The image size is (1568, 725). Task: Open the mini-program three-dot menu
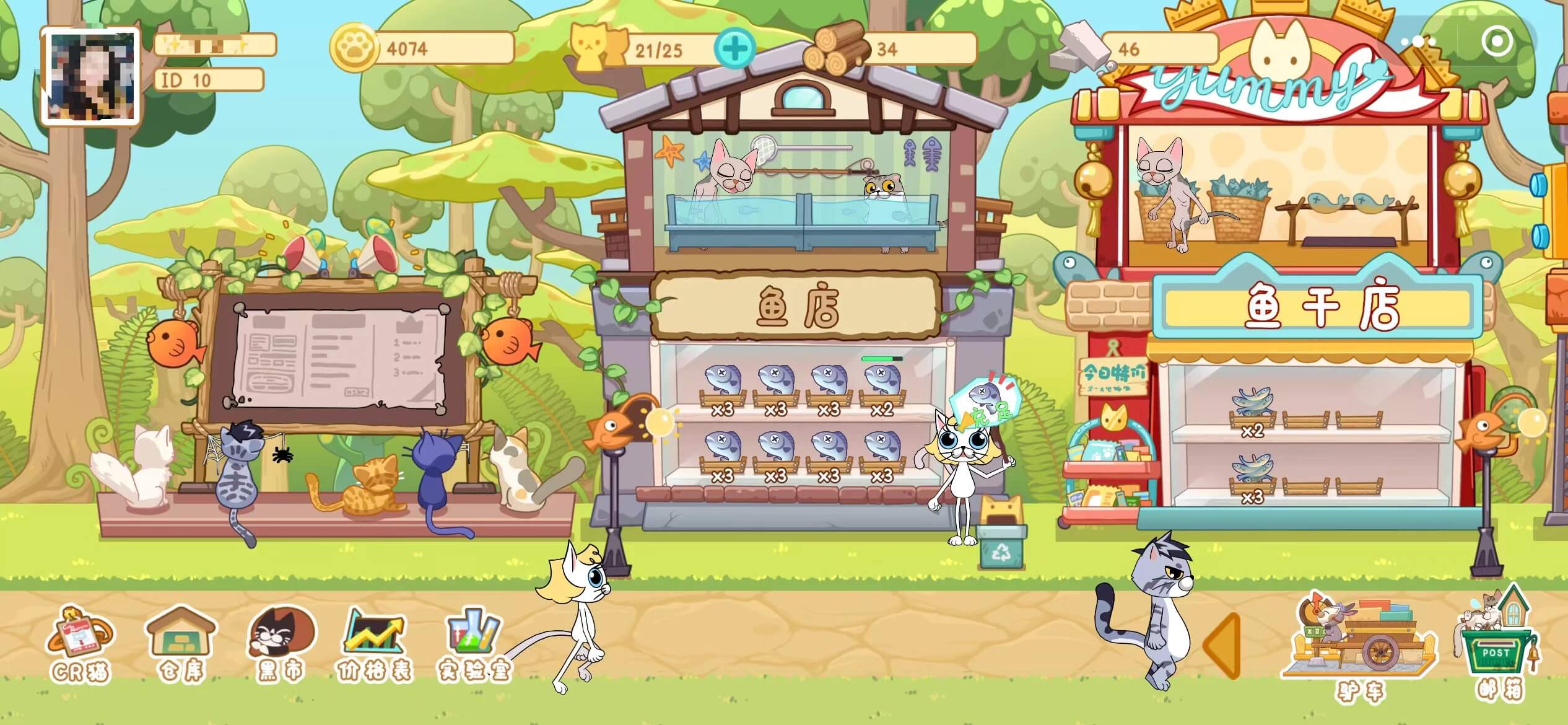1418,42
